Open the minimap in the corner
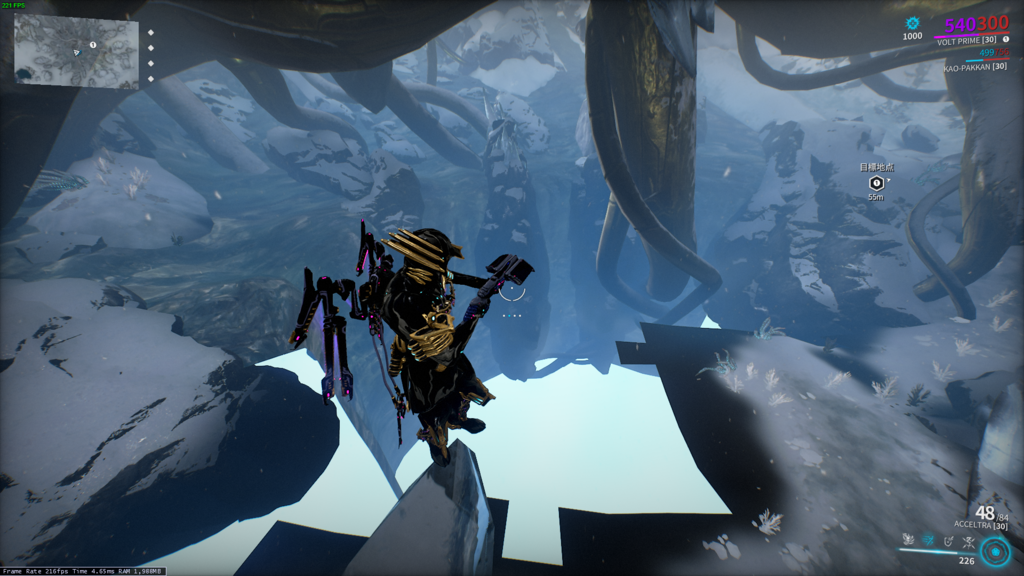The image size is (1024, 576). coord(76,51)
